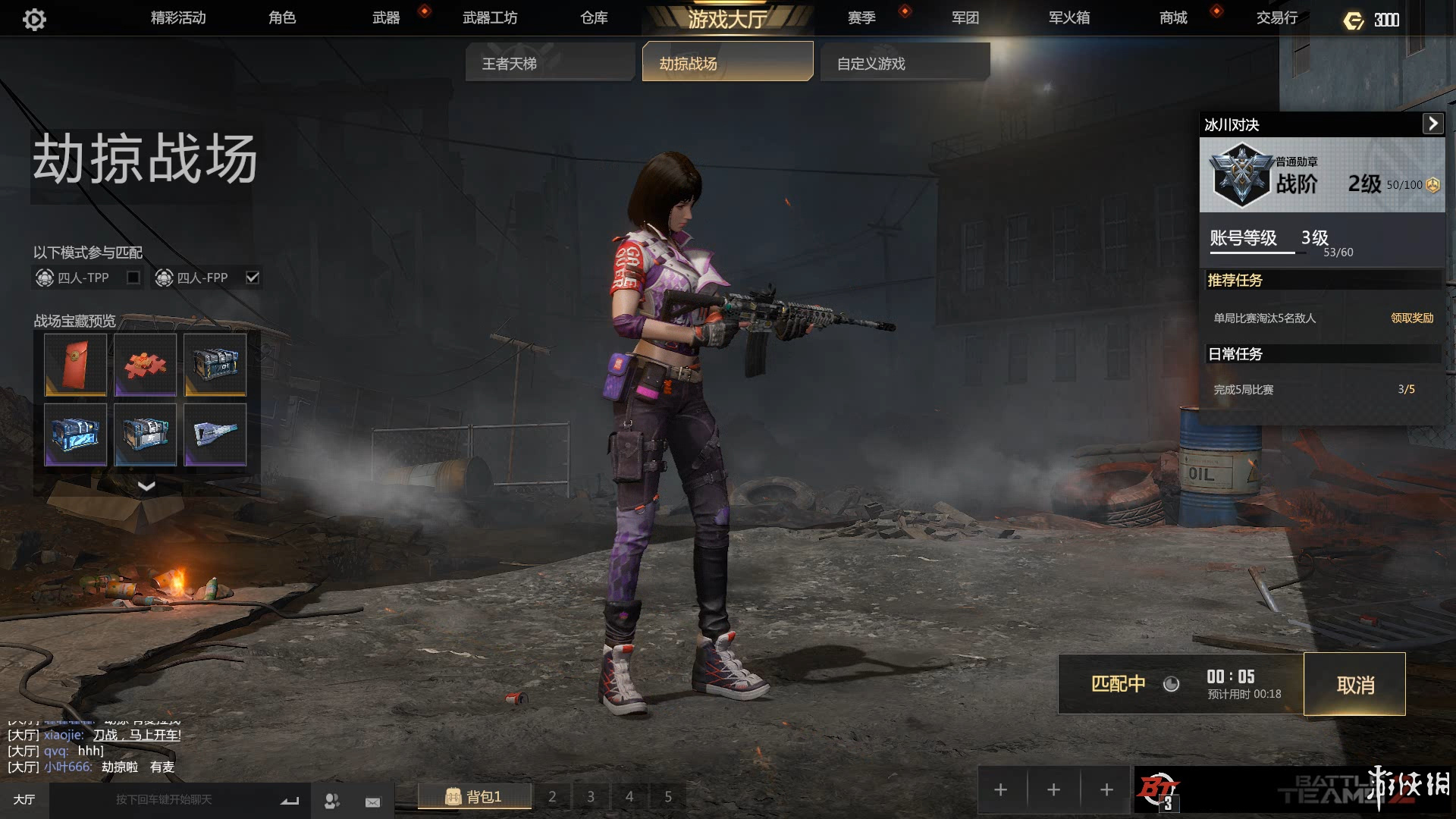This screenshot has width=1456, height=819.
Task: Click the 冰川对决 panel arrow button
Action: (1432, 124)
